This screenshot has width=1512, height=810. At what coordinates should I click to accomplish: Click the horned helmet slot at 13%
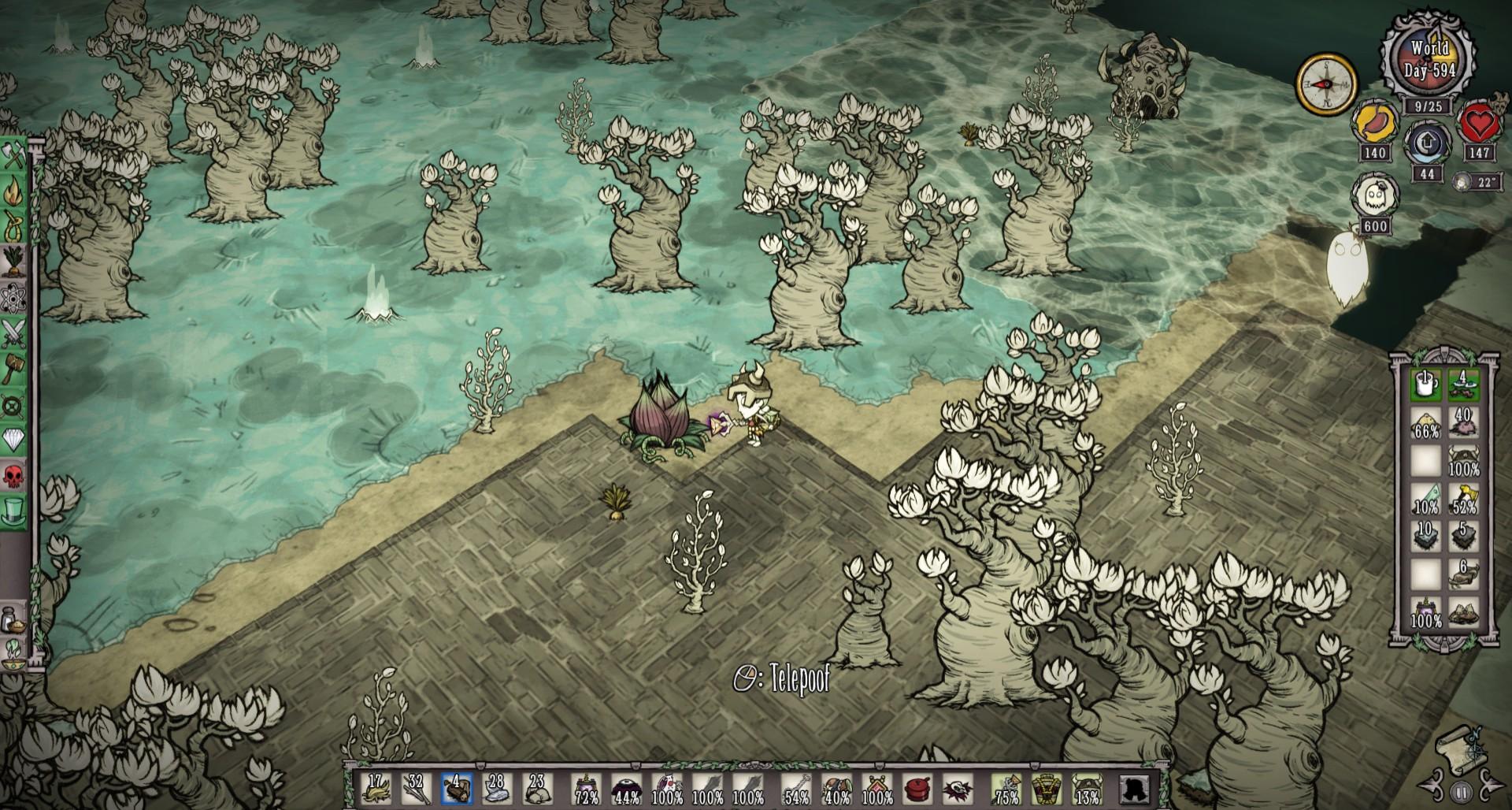[x=1088, y=789]
